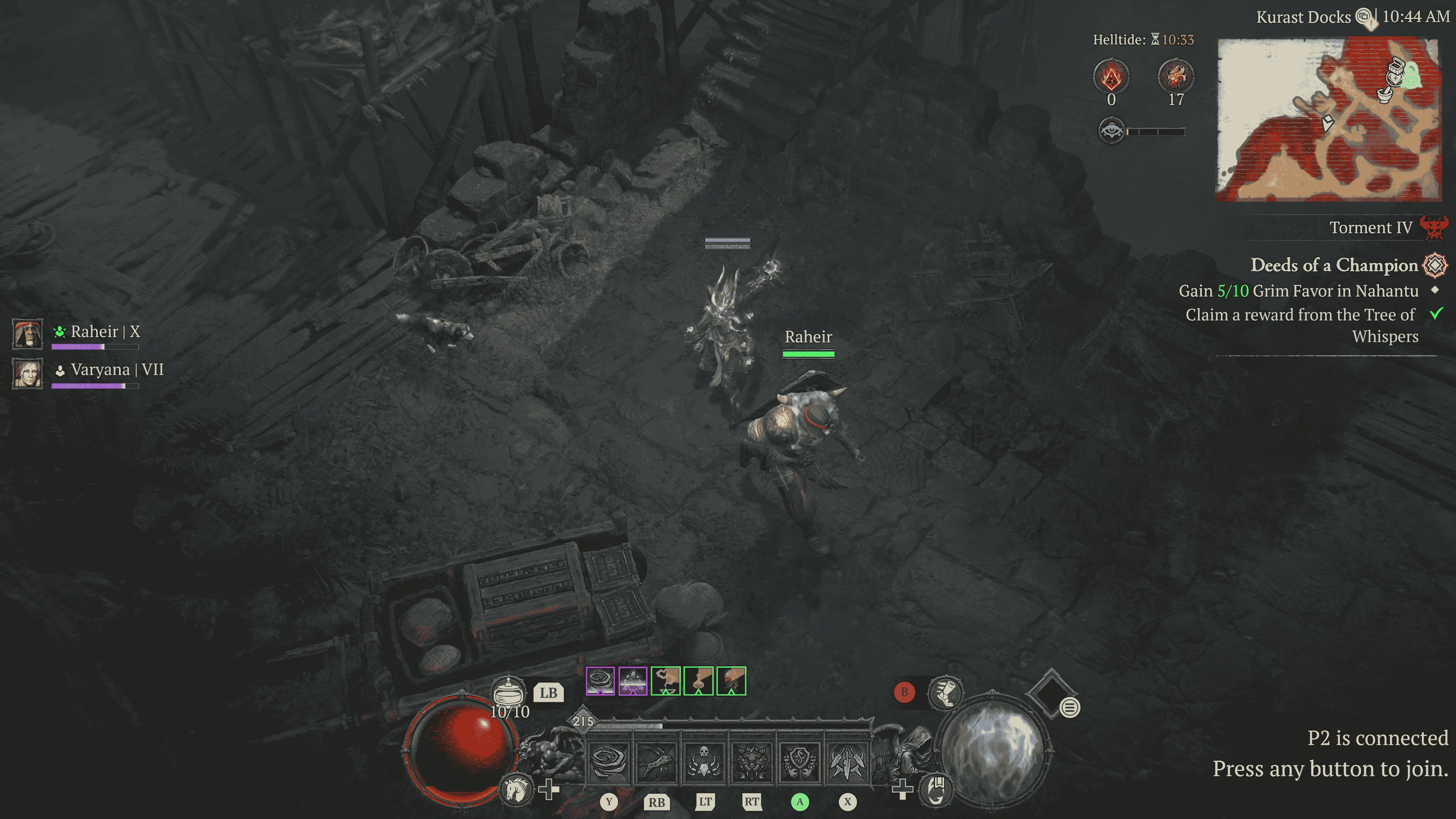Click the Helltide aberrant cinders icon
Screen dimensions: 1456x819
1111,76
